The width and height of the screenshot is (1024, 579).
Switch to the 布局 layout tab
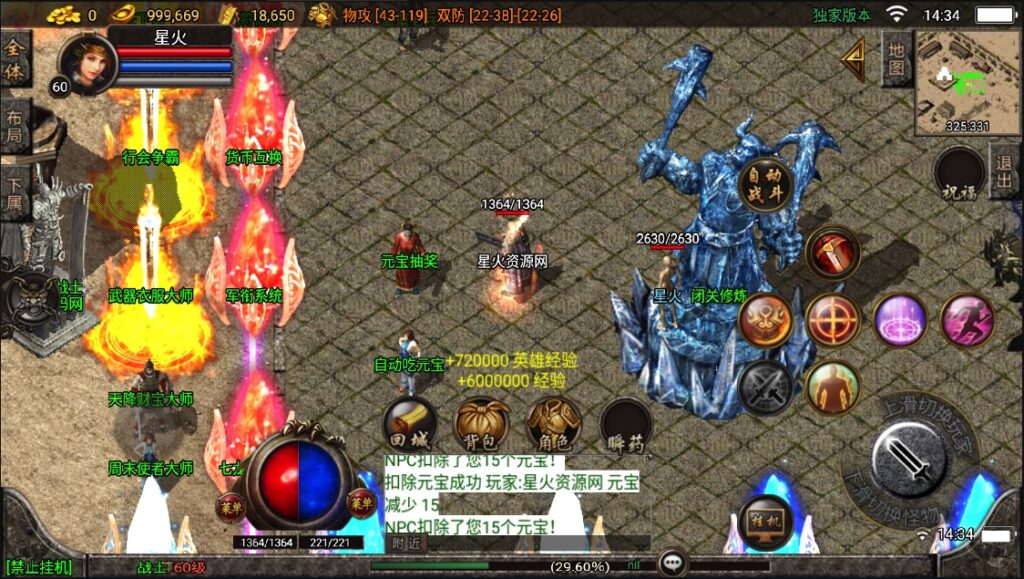(16, 126)
